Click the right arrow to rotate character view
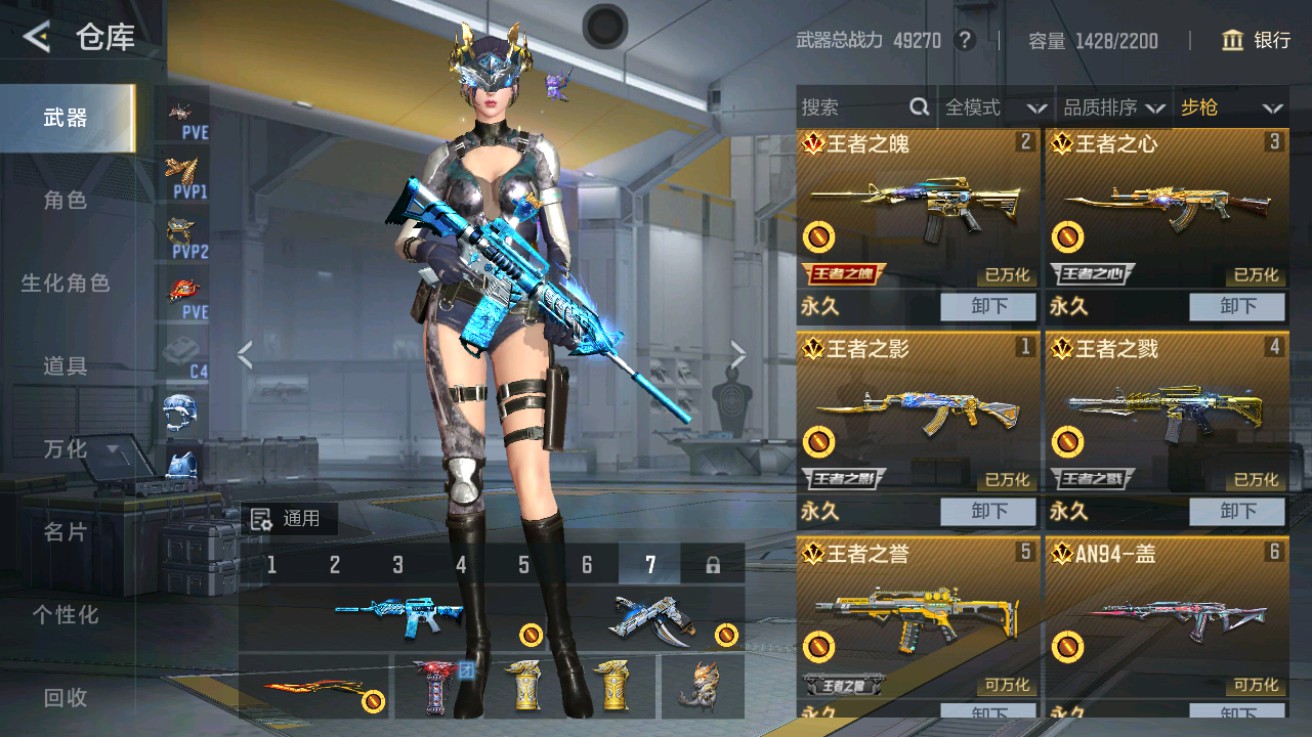This screenshot has width=1312, height=737. pyautogui.click(x=740, y=353)
